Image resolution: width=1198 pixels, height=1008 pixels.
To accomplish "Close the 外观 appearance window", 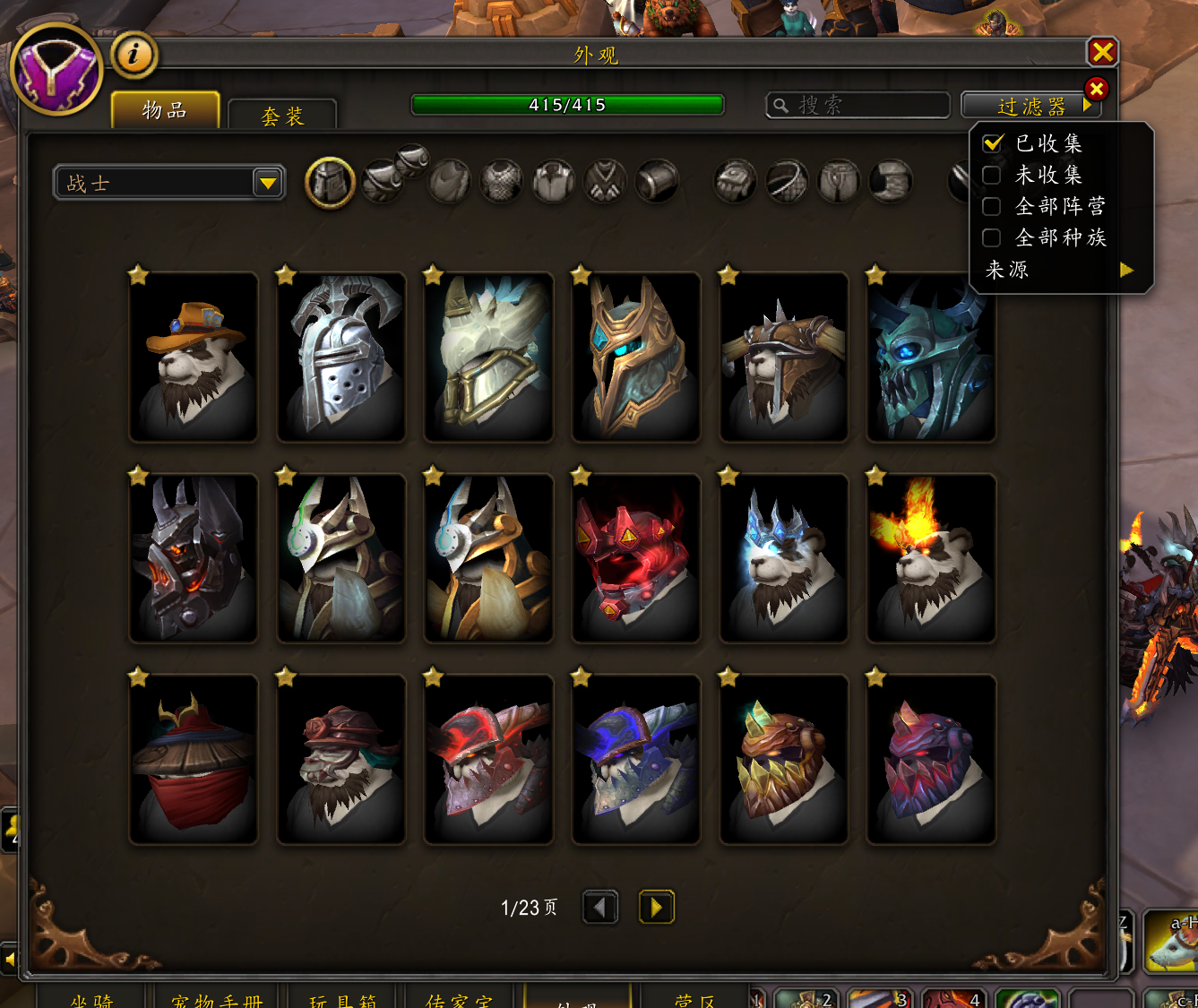I will coord(1102,52).
